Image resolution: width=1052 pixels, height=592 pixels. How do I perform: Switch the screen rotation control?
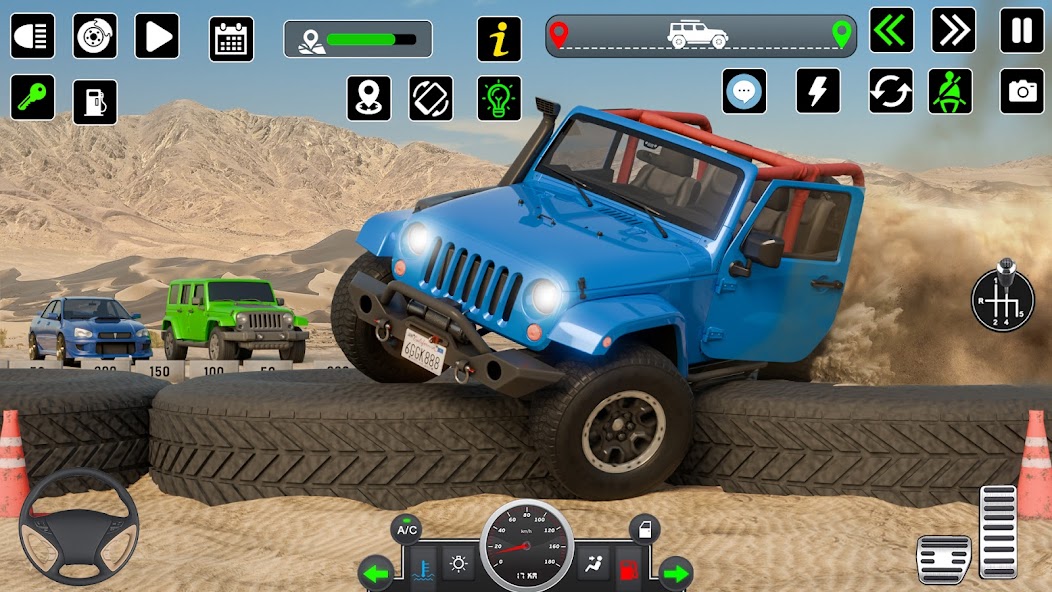[431, 98]
